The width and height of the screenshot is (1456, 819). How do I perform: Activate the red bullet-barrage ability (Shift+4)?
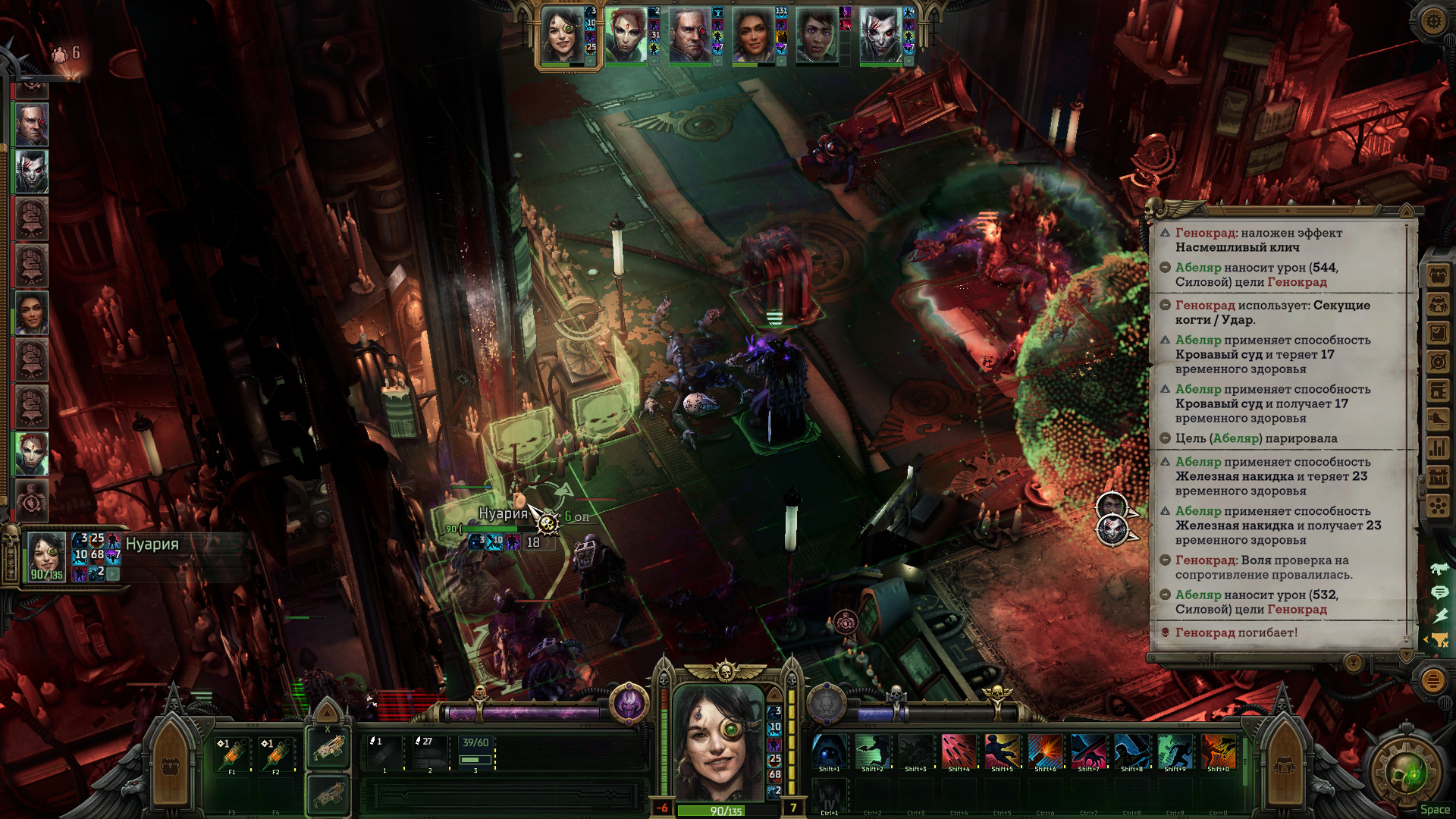959,752
